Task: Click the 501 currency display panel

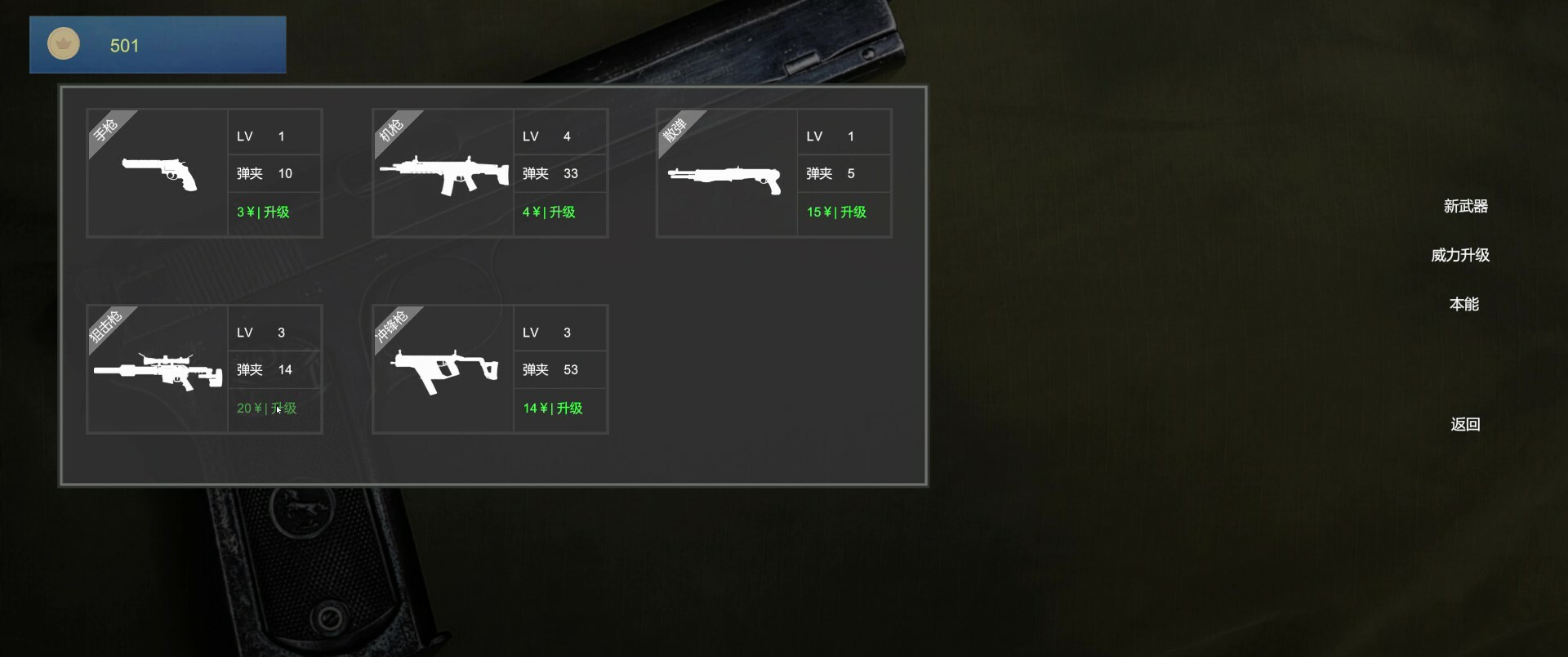Action: tap(157, 45)
